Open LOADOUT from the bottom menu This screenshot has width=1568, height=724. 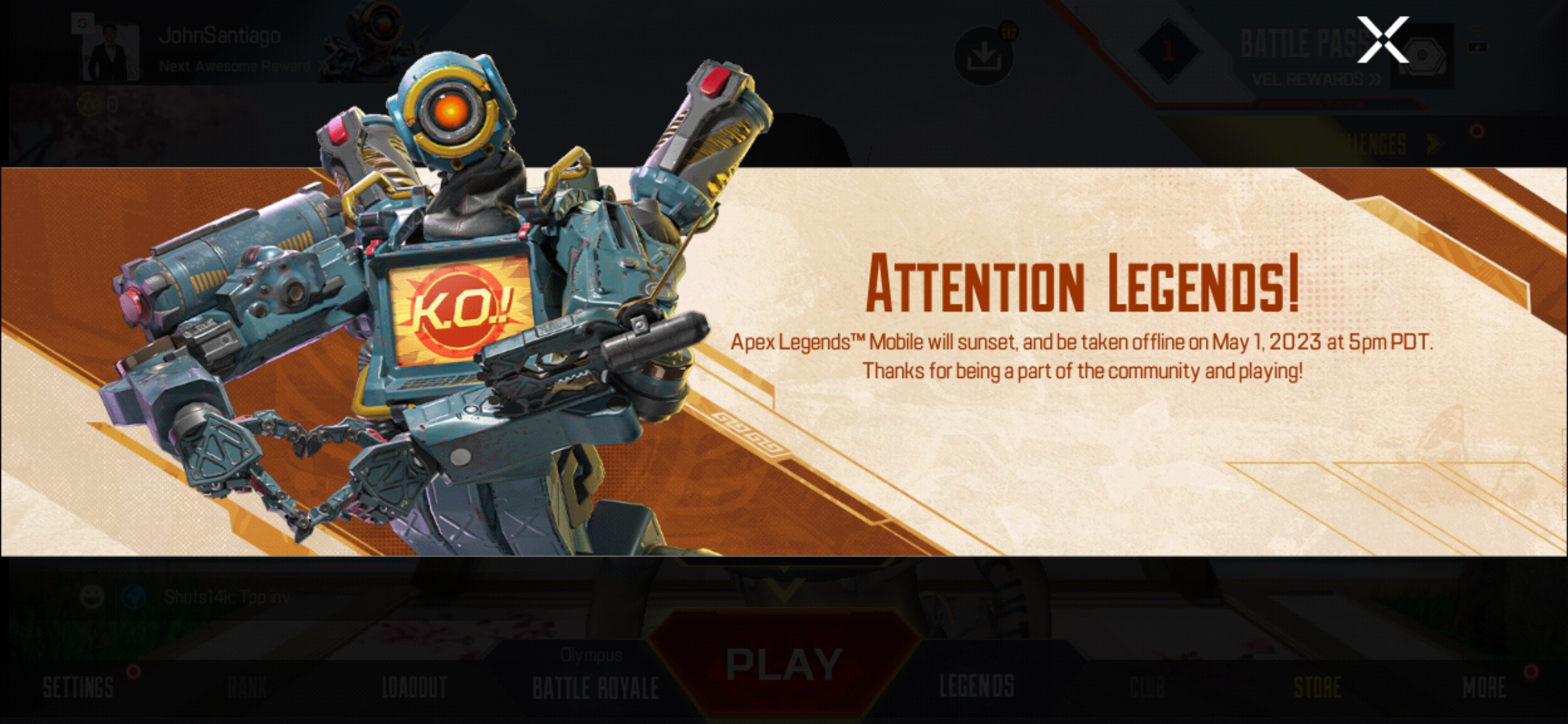click(x=414, y=687)
